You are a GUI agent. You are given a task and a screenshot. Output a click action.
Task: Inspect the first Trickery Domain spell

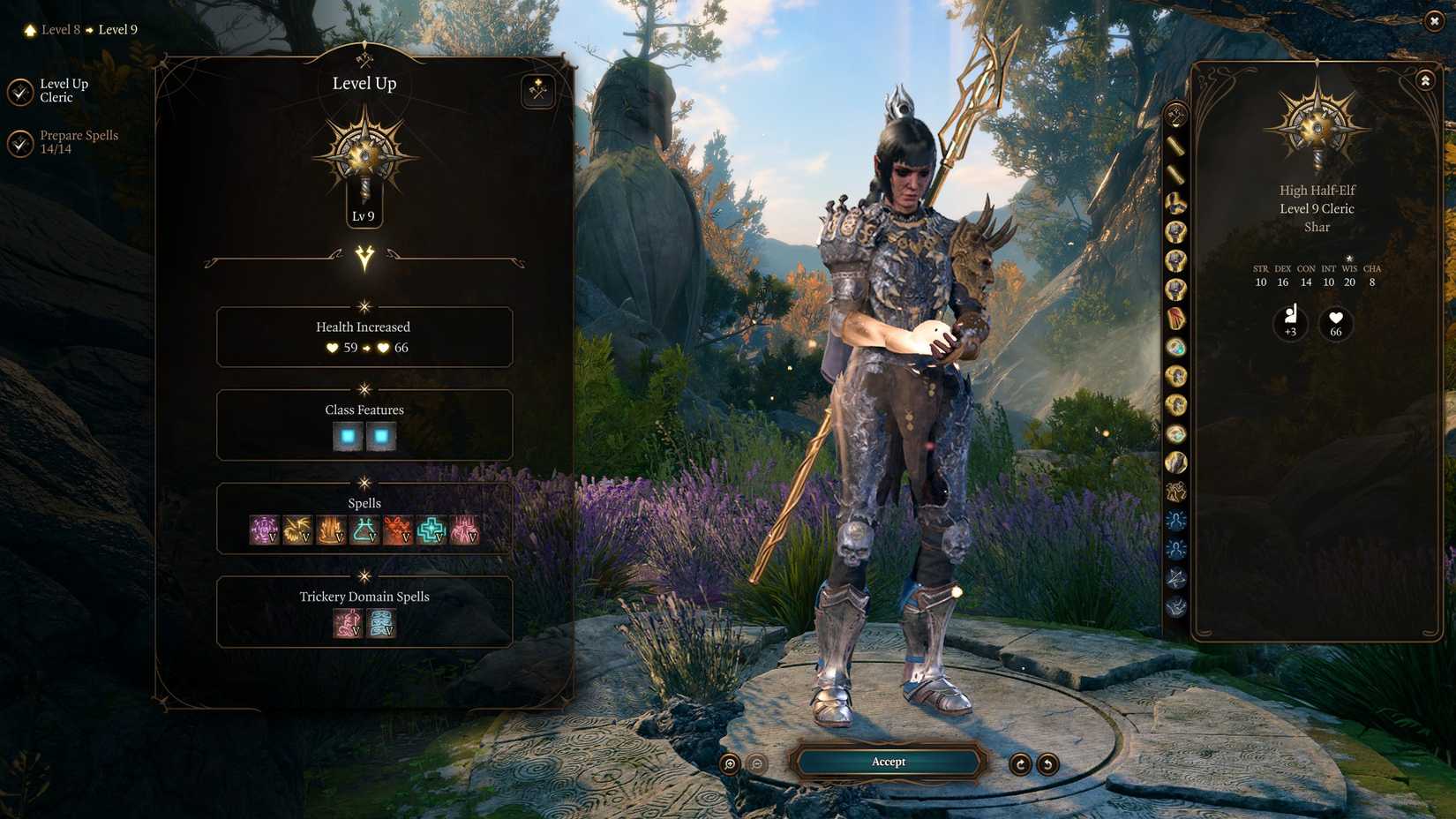[x=348, y=623]
